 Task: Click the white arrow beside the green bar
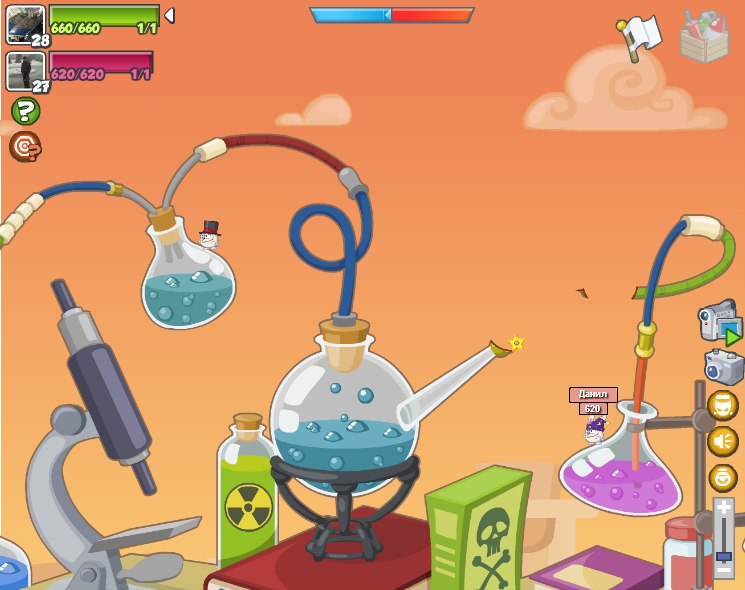tap(169, 15)
